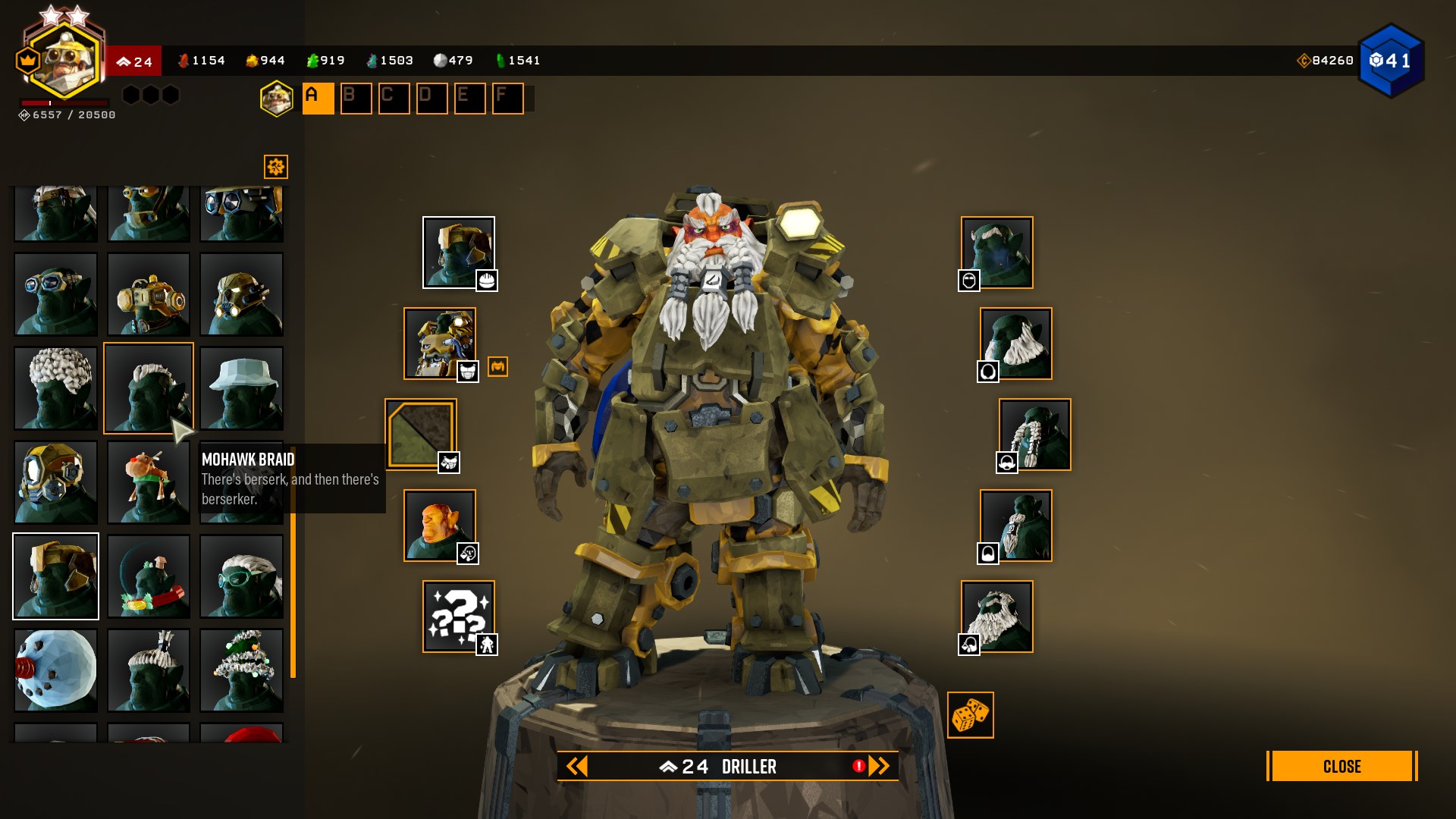Close the wardrobe screen
The width and height of the screenshot is (1456, 819).
pyautogui.click(x=1341, y=766)
